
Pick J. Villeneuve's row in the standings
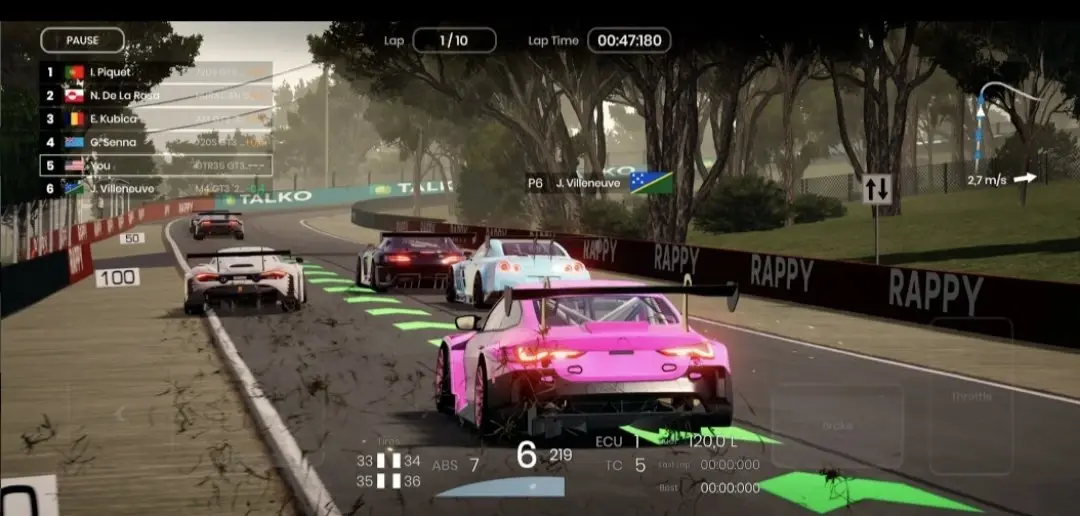[x=155, y=188]
